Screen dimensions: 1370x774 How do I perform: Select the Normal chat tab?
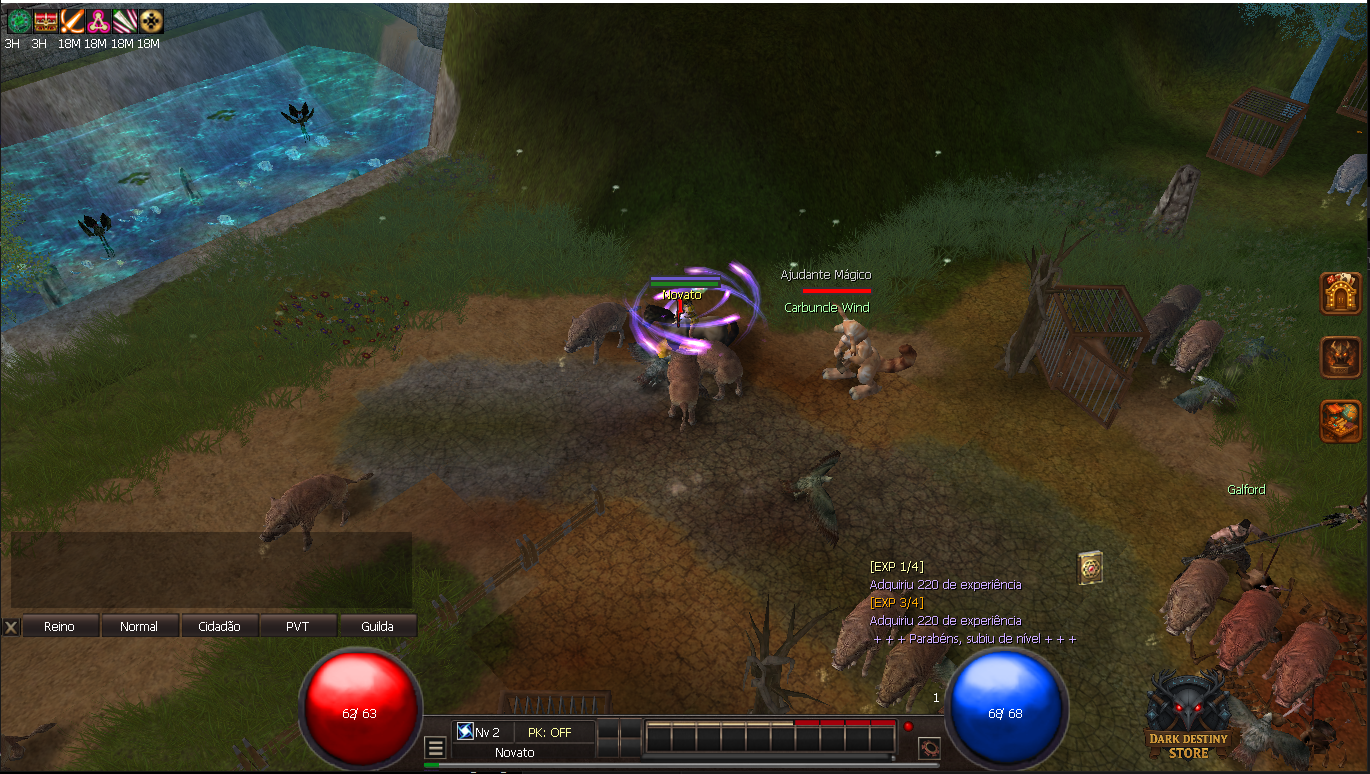[139, 626]
